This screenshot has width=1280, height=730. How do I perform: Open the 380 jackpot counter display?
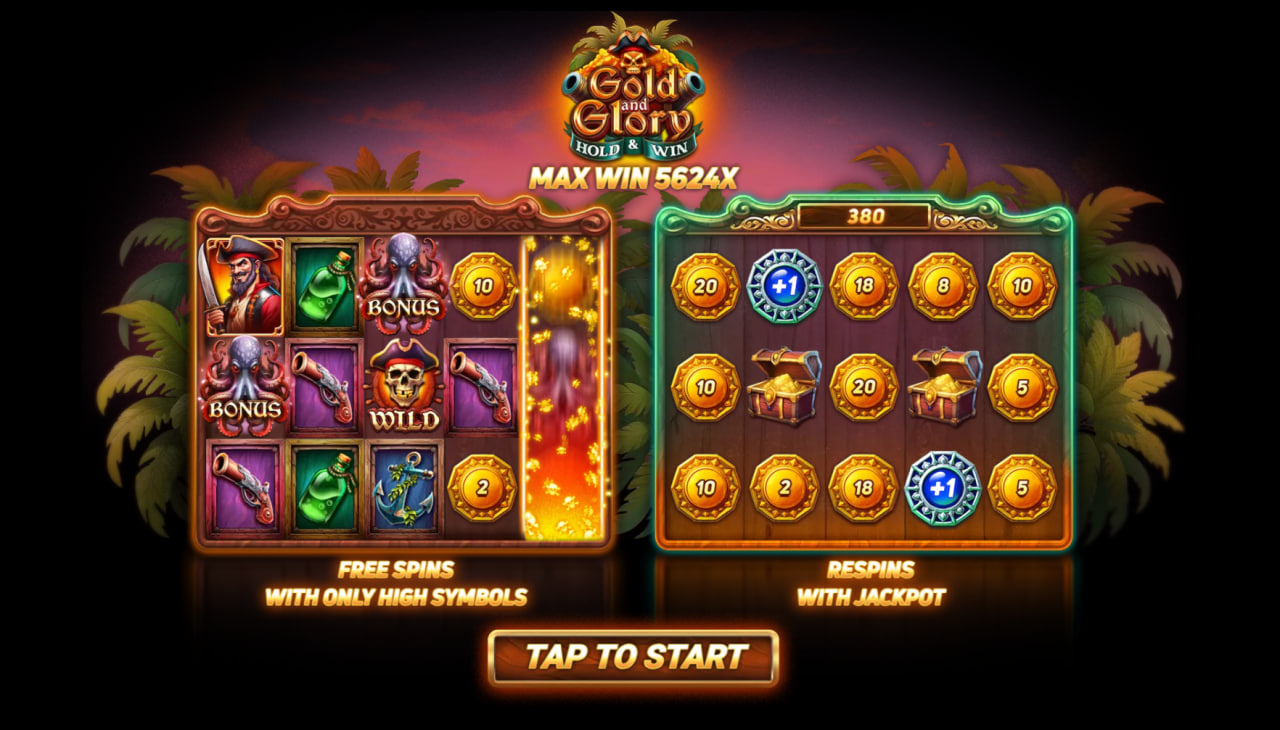click(868, 215)
